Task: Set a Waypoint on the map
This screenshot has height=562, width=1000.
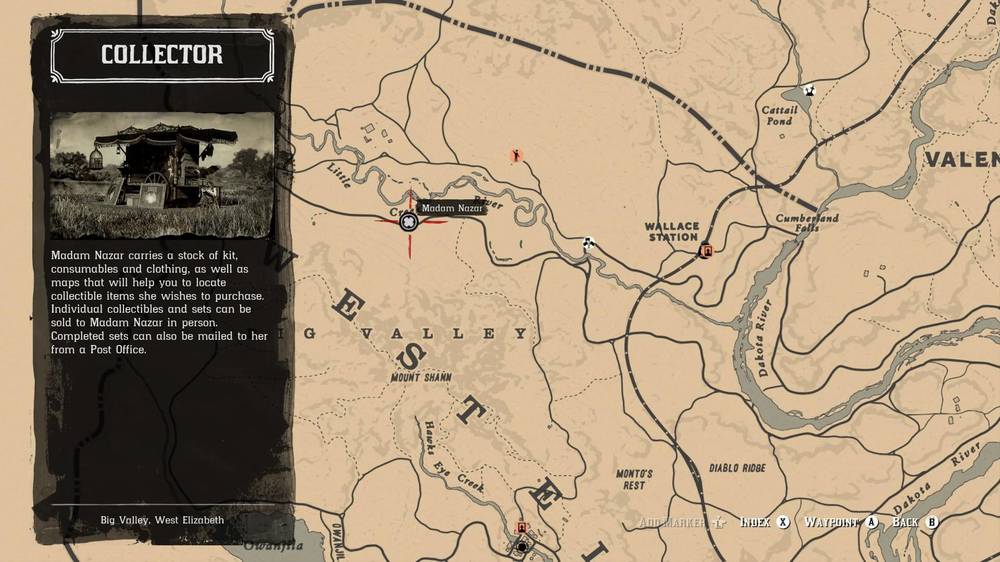Action: [842, 522]
